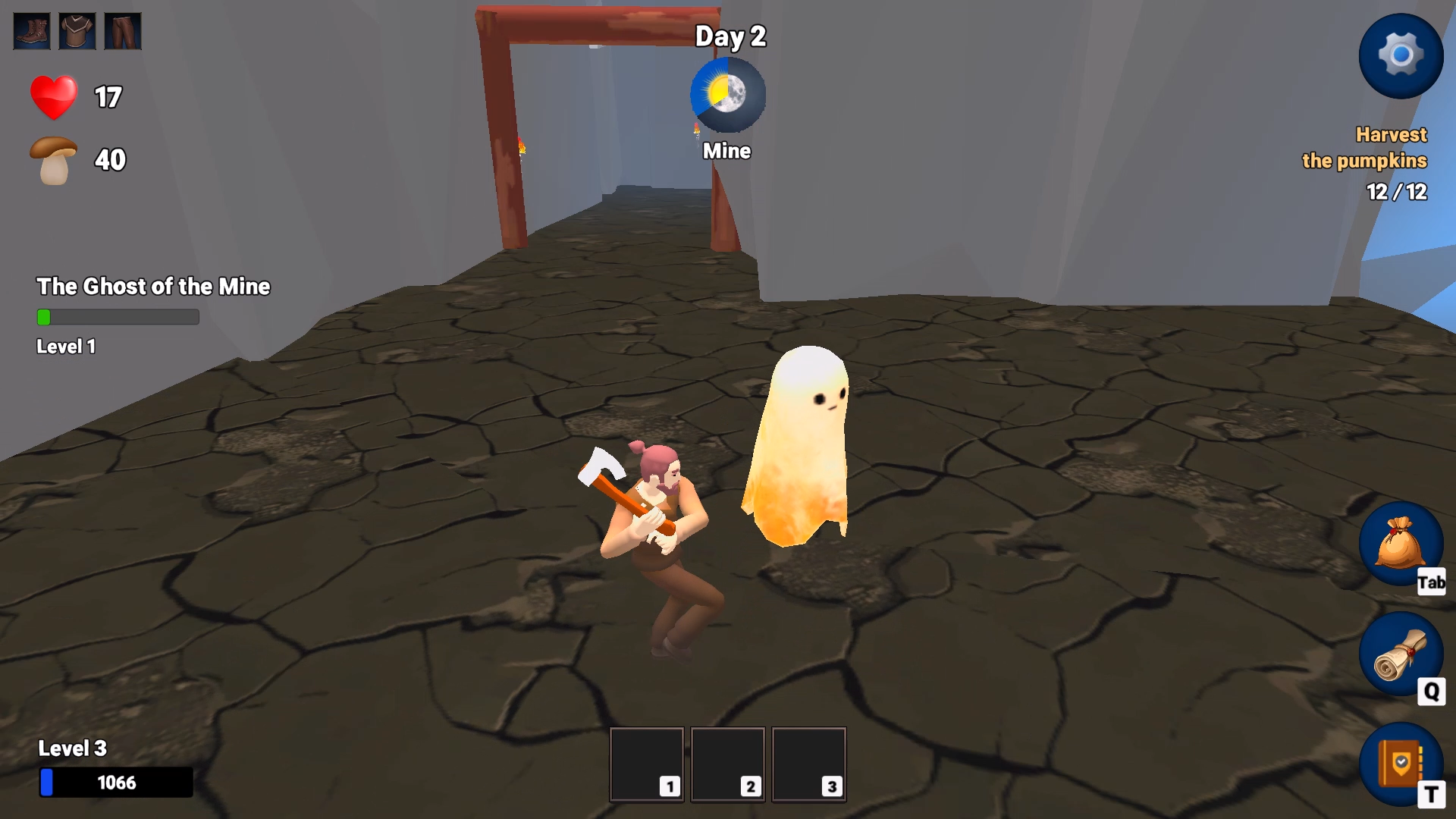Screen dimensions: 1456x819
Task: Click the mushroom counter icon
Action: pos(52,158)
